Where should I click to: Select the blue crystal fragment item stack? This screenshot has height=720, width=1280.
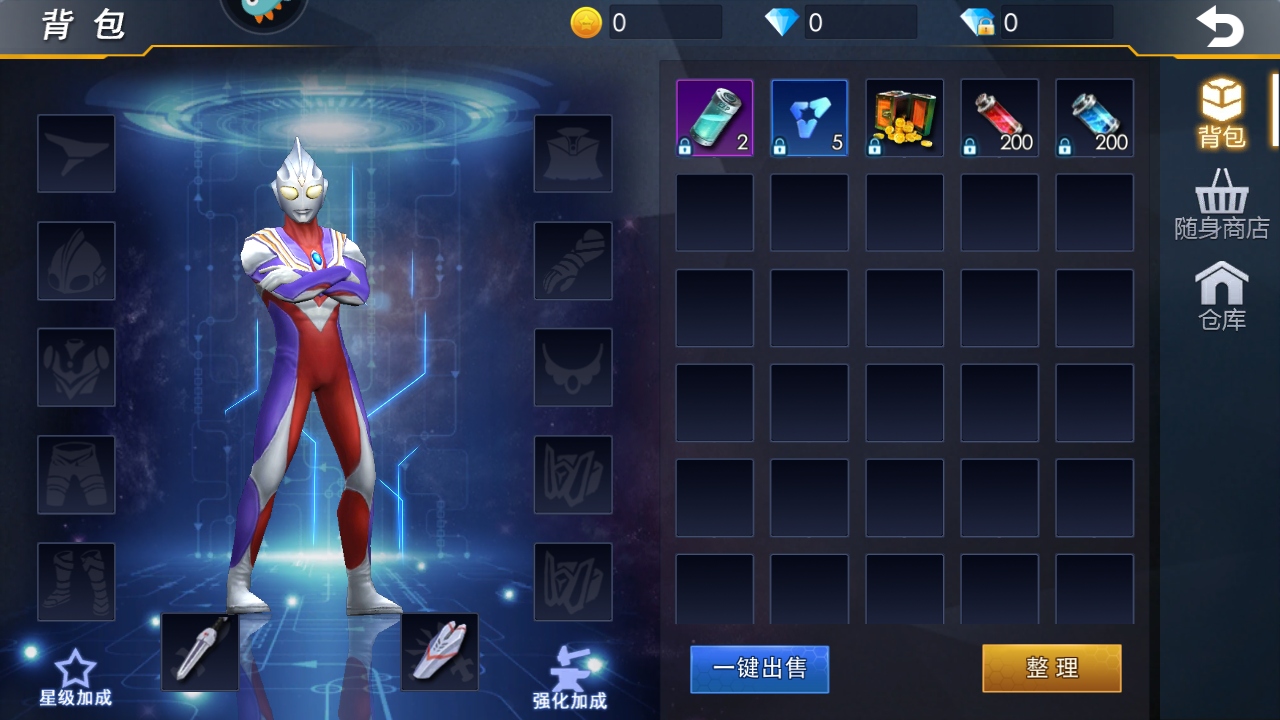tap(809, 117)
